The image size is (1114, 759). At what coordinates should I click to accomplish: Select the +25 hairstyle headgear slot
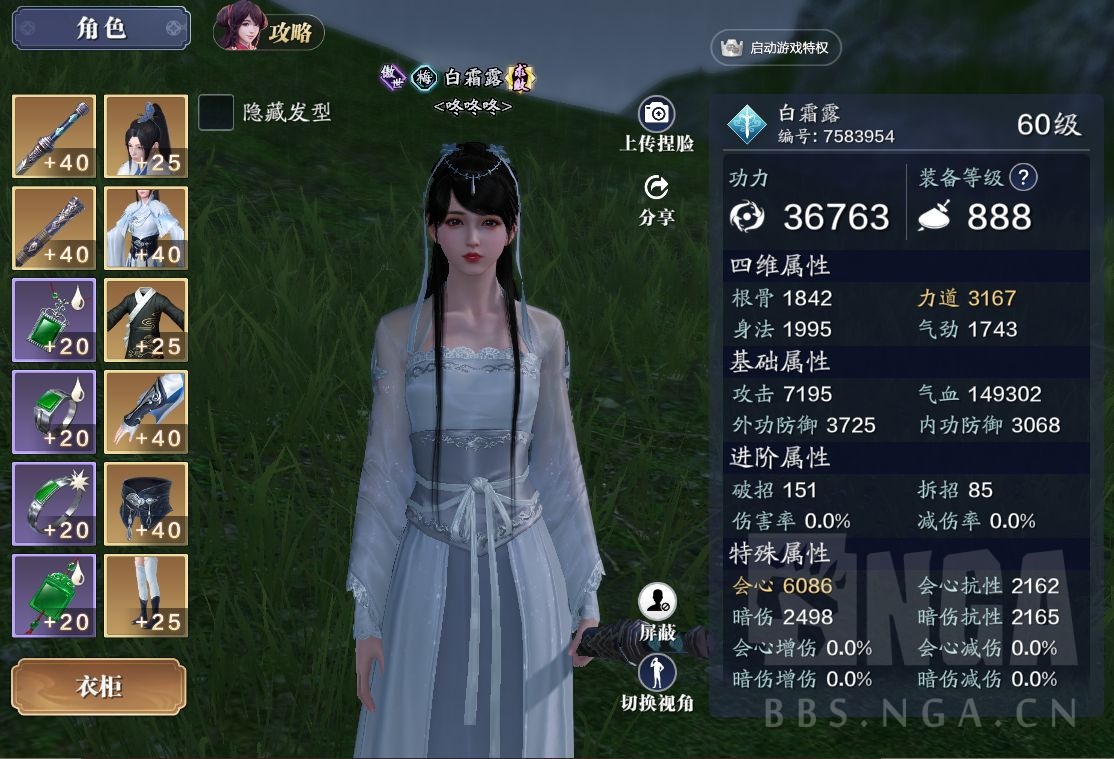coord(146,136)
